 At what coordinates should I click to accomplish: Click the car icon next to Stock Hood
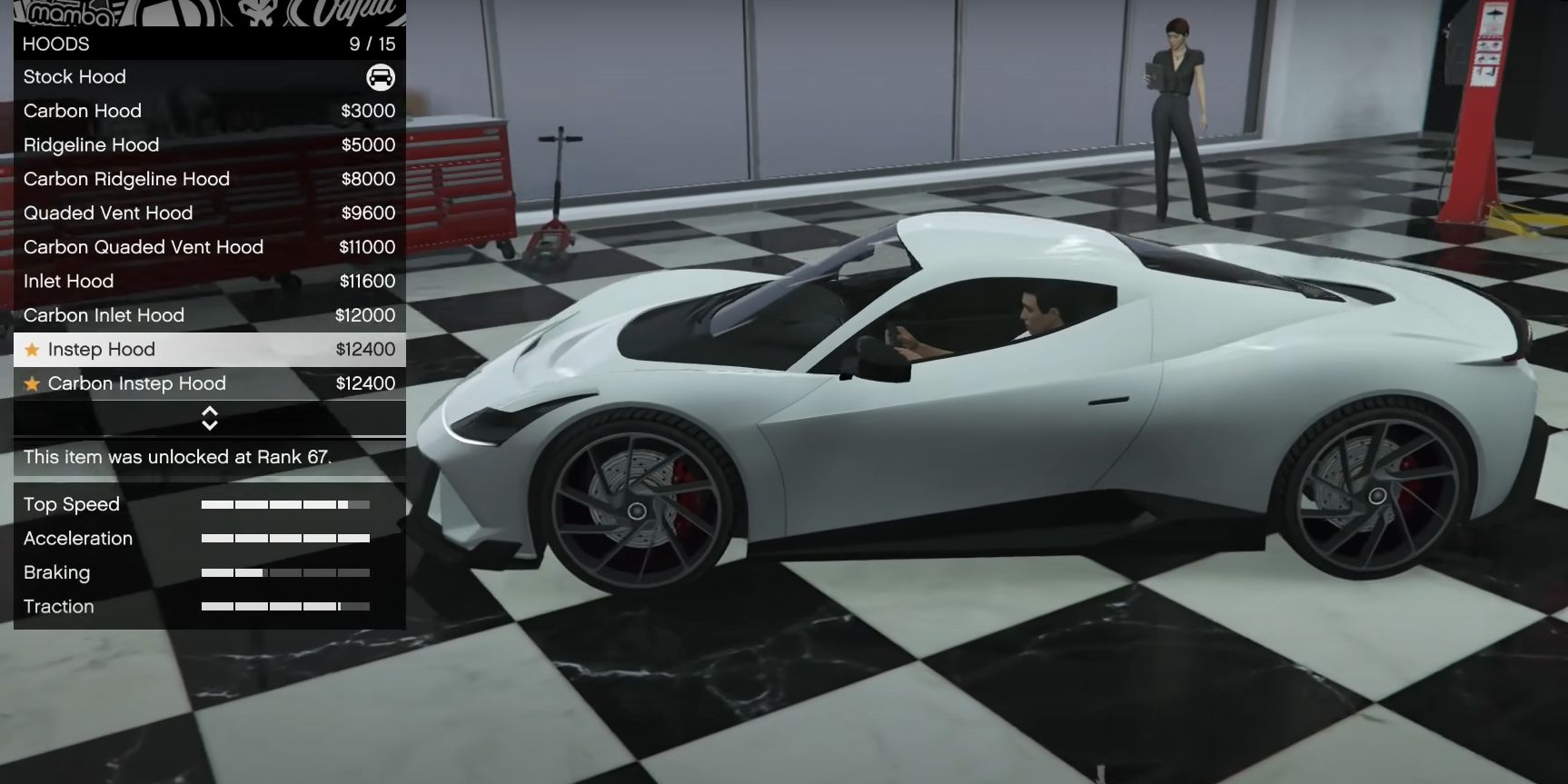[381, 77]
